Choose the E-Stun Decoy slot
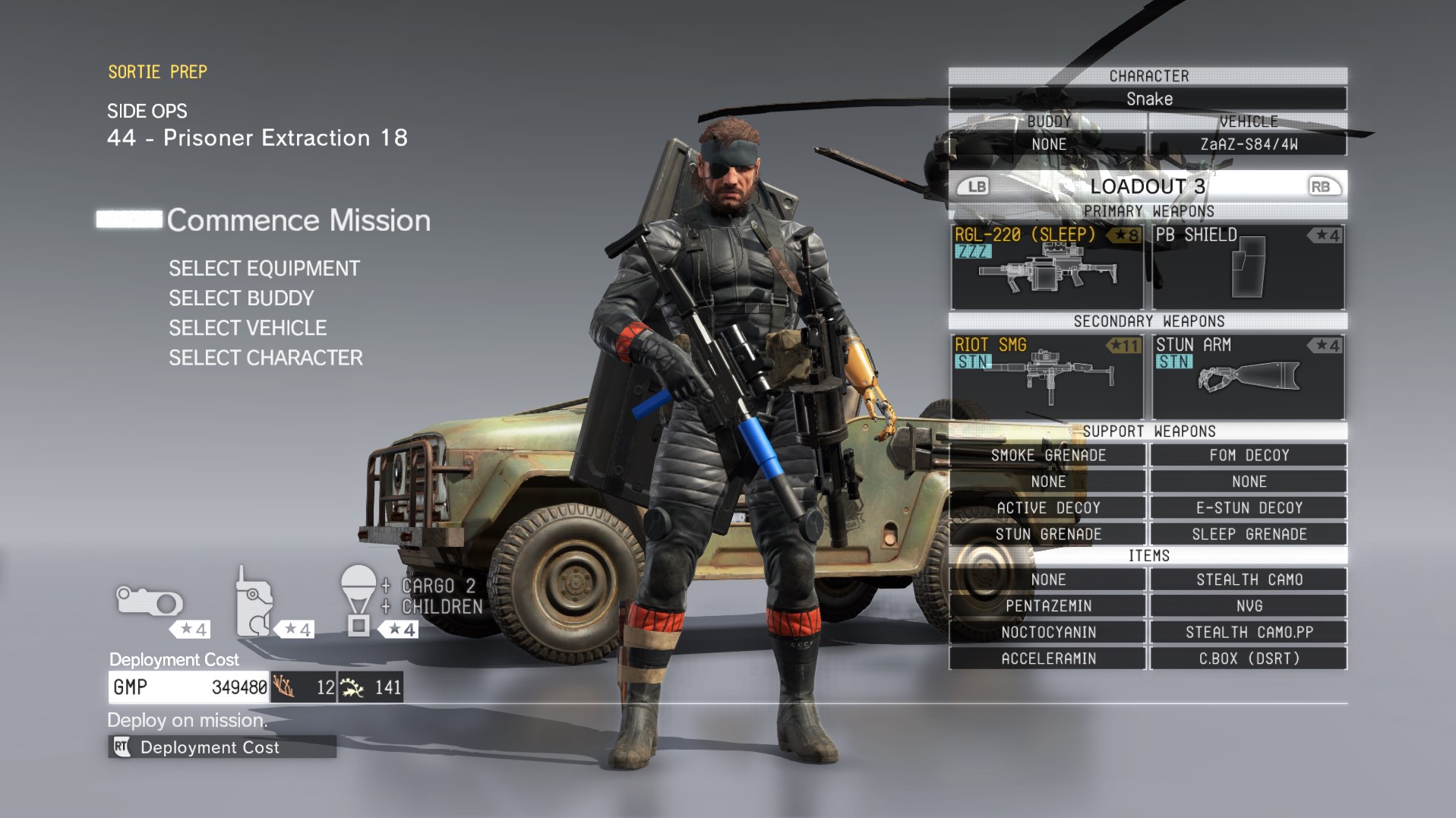The width and height of the screenshot is (1456, 818). pos(1249,507)
